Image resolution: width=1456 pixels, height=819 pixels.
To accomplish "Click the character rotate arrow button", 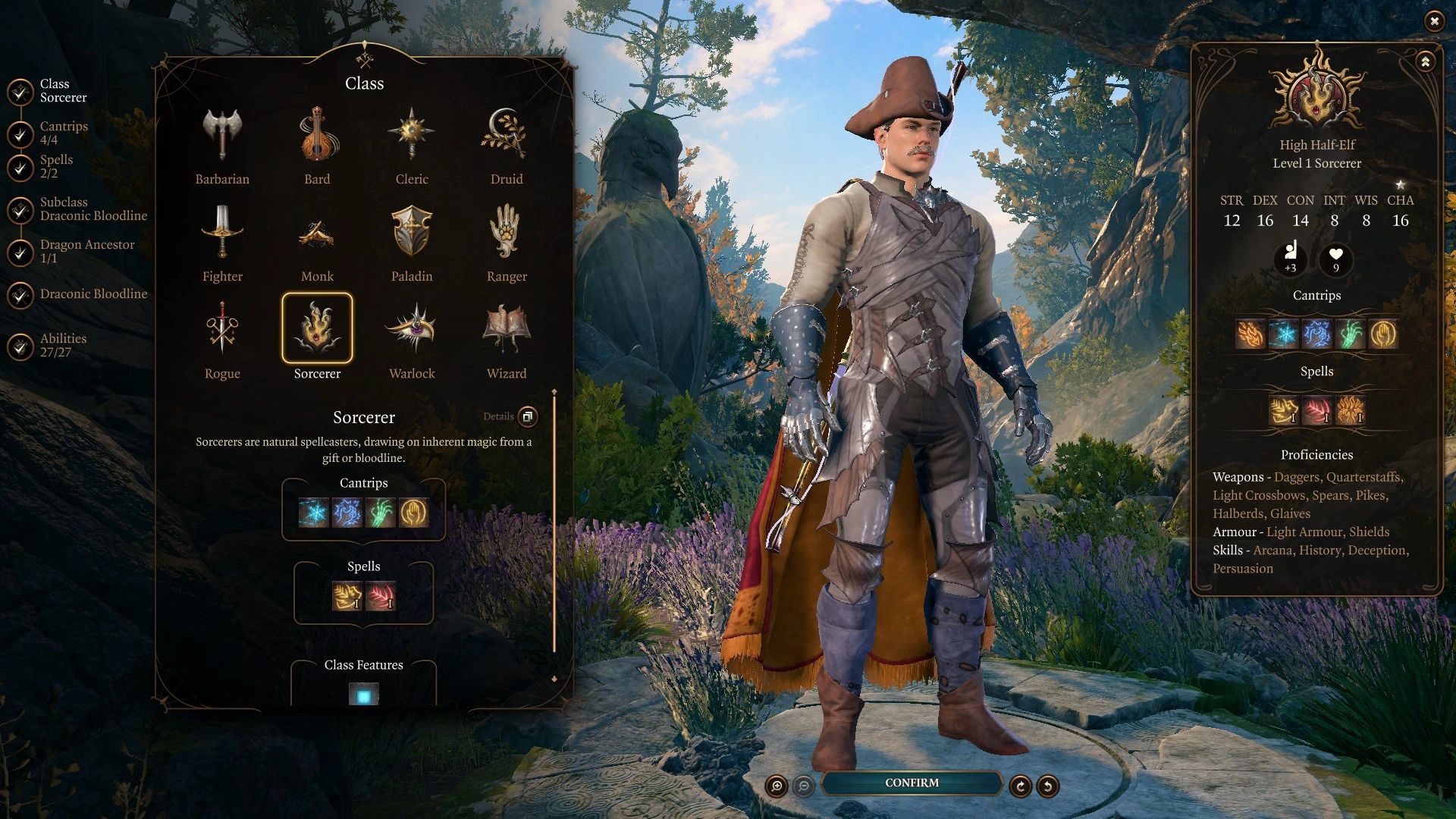I will click(x=1020, y=786).
